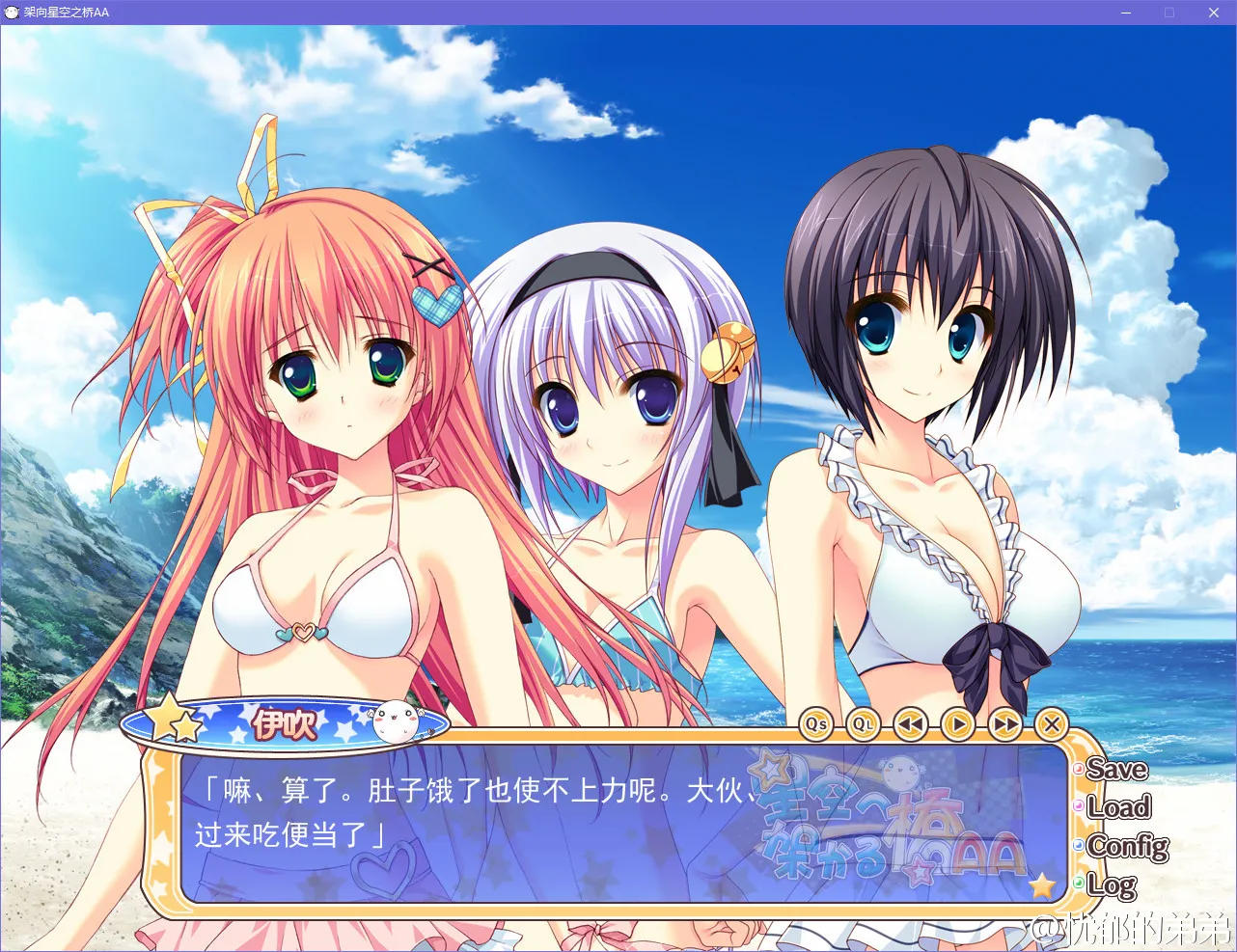Hide the dialogue box using the X icon

1051,725
